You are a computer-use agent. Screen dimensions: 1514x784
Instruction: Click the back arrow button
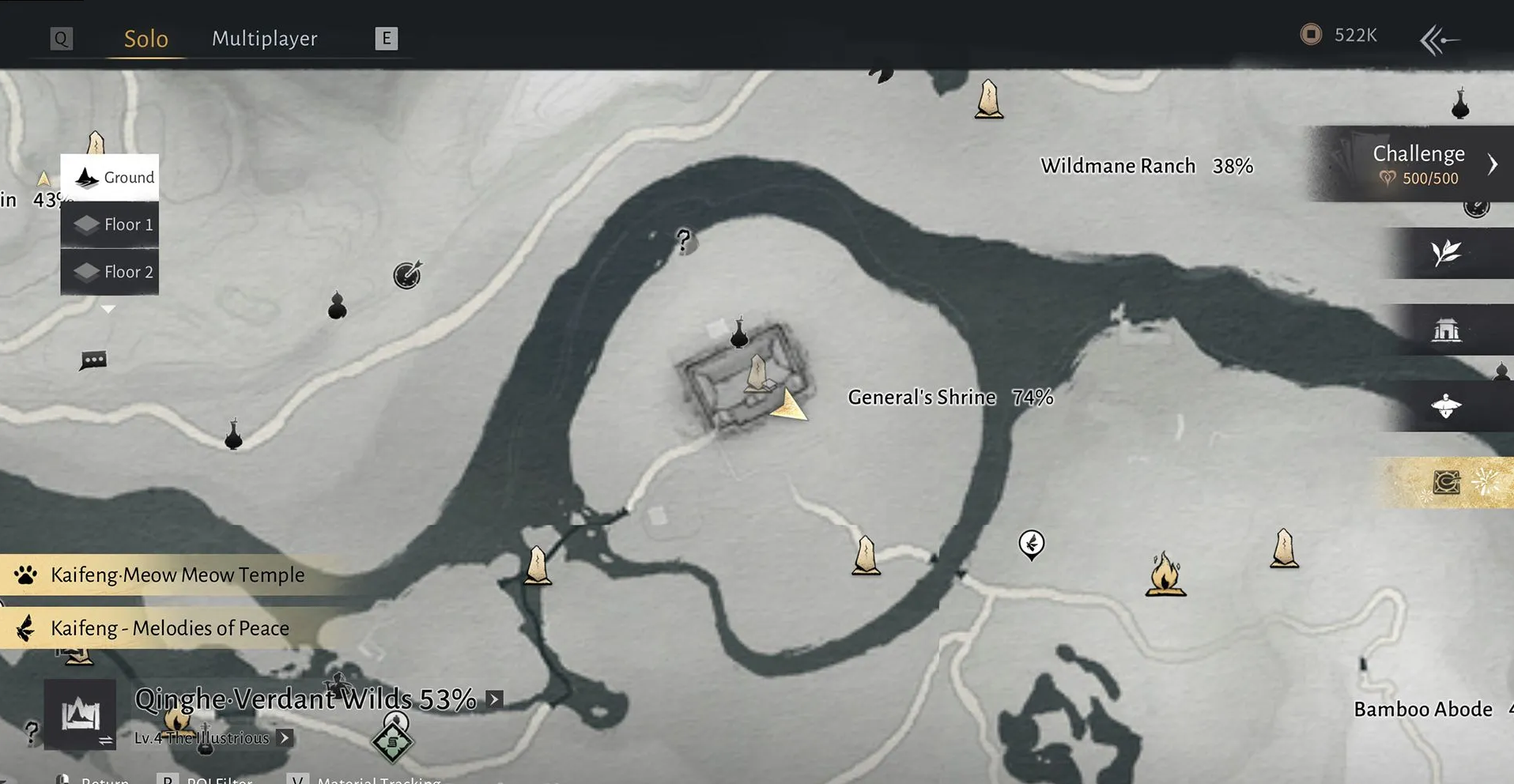coord(1439,40)
